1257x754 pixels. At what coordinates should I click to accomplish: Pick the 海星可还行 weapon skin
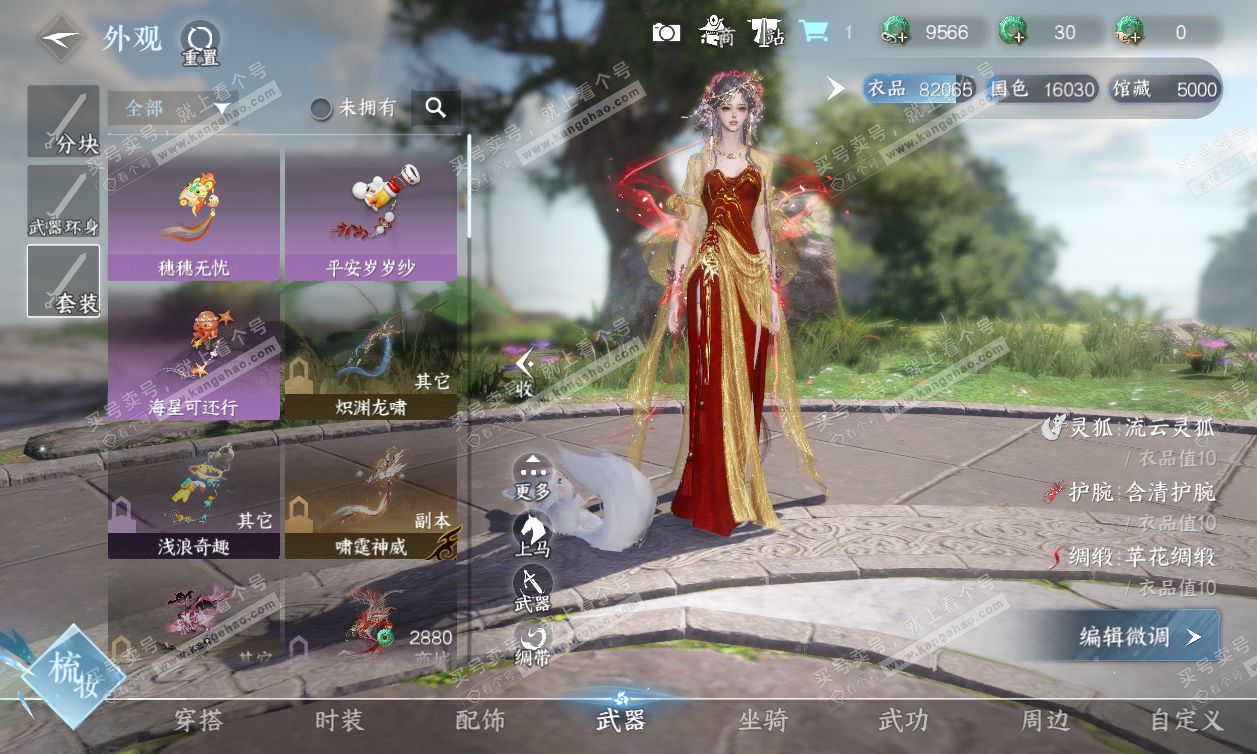click(x=195, y=356)
